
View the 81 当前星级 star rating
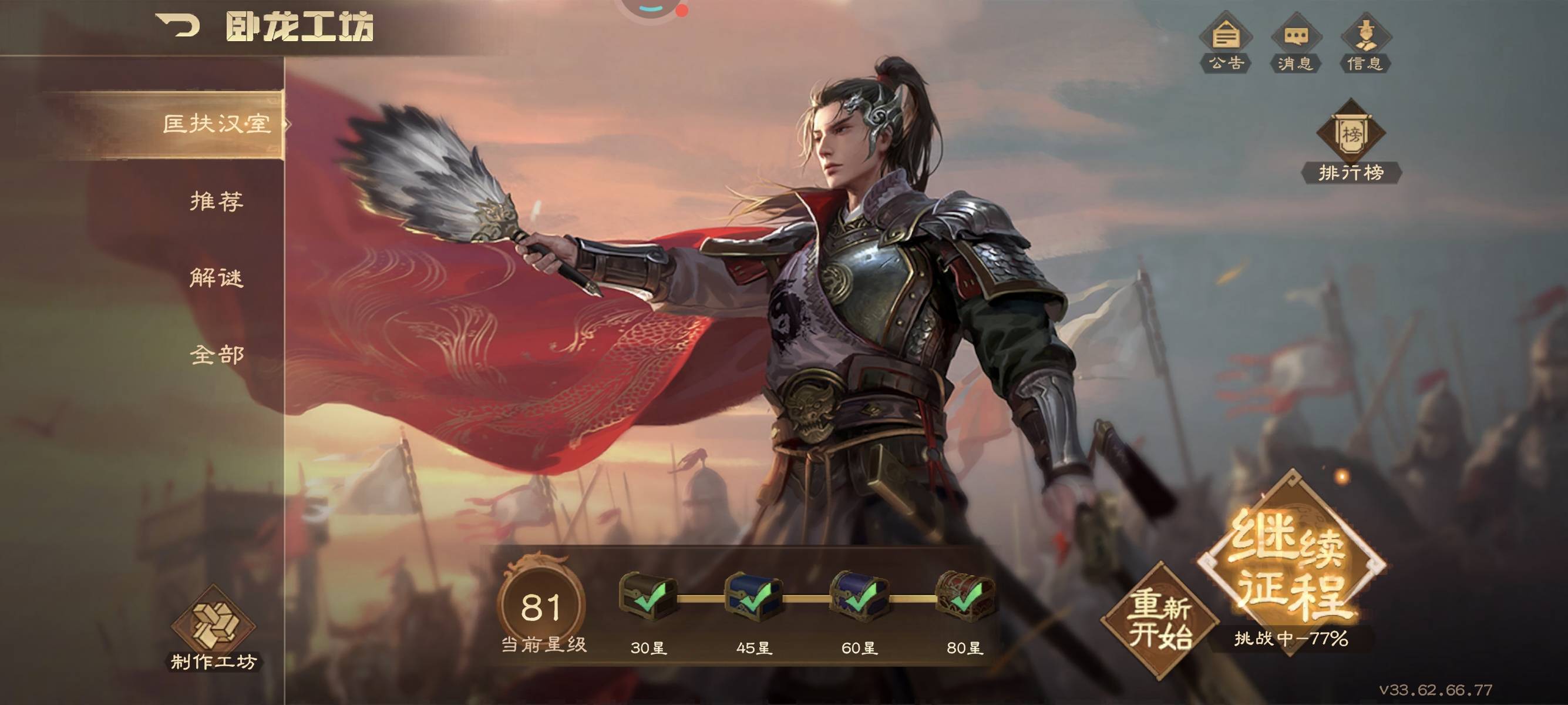point(541,607)
